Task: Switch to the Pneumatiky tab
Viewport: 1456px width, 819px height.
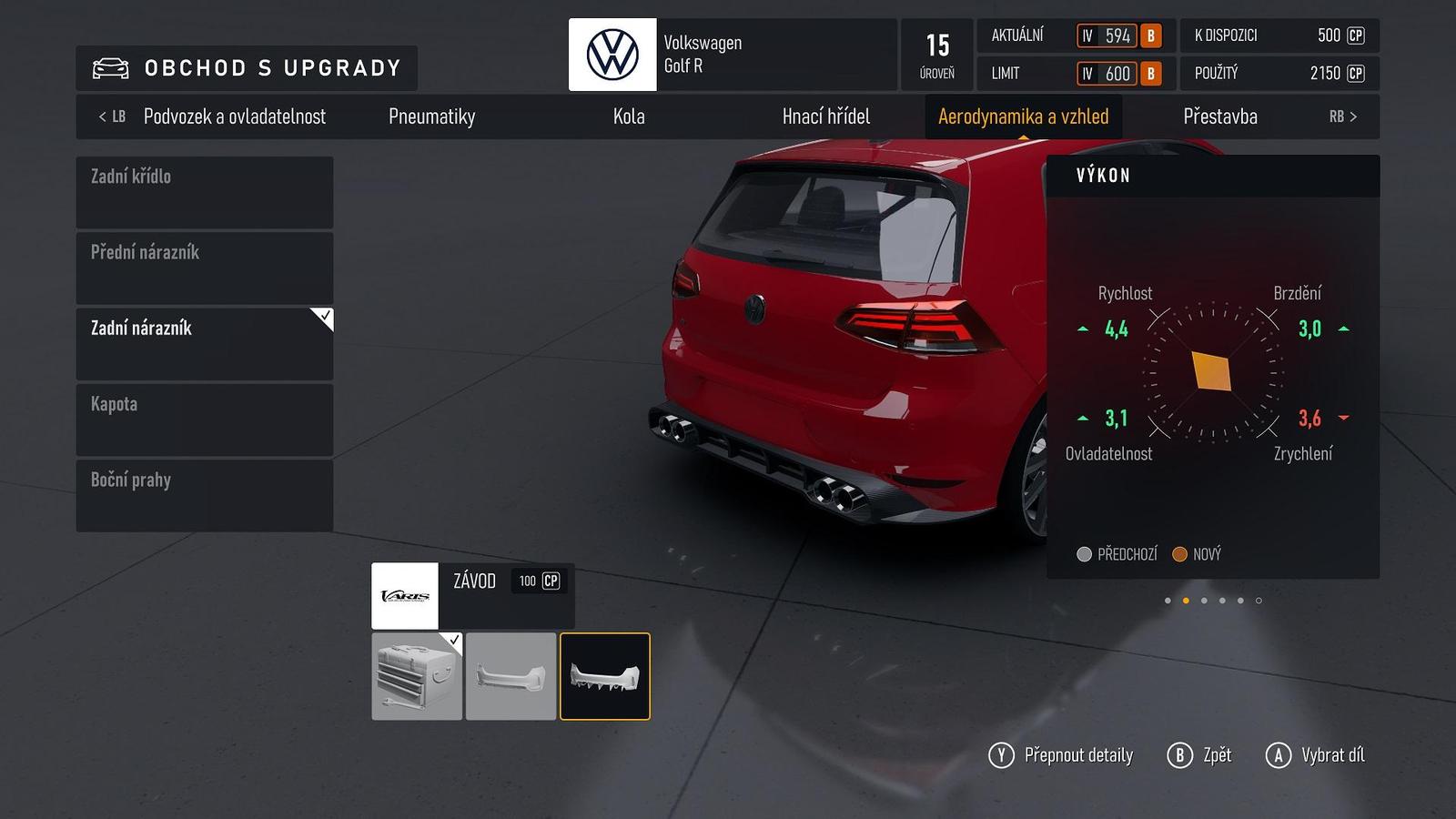Action: [431, 116]
